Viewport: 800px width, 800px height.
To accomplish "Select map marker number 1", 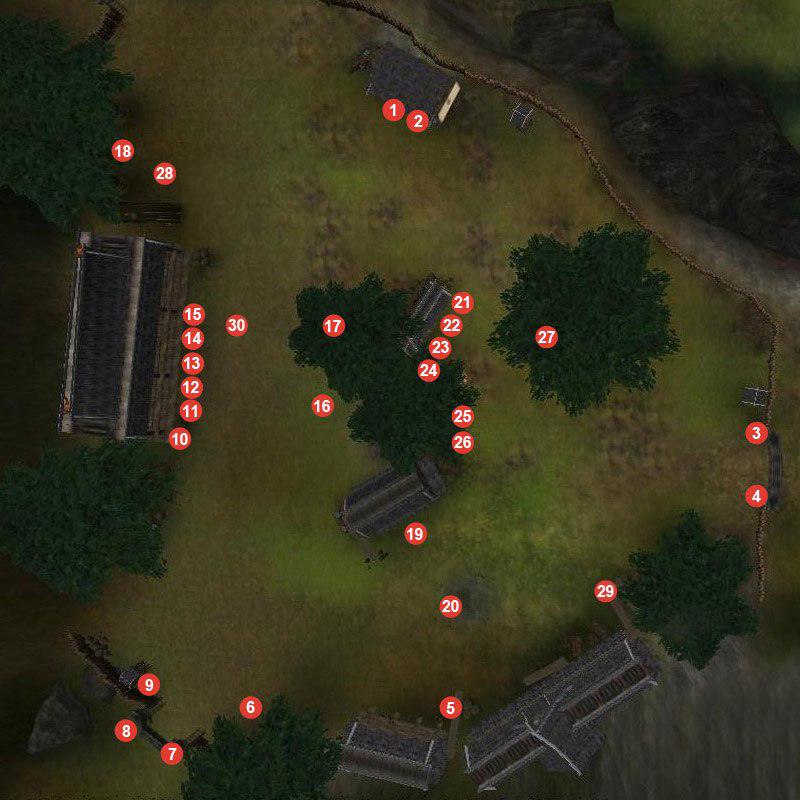I will [x=394, y=110].
